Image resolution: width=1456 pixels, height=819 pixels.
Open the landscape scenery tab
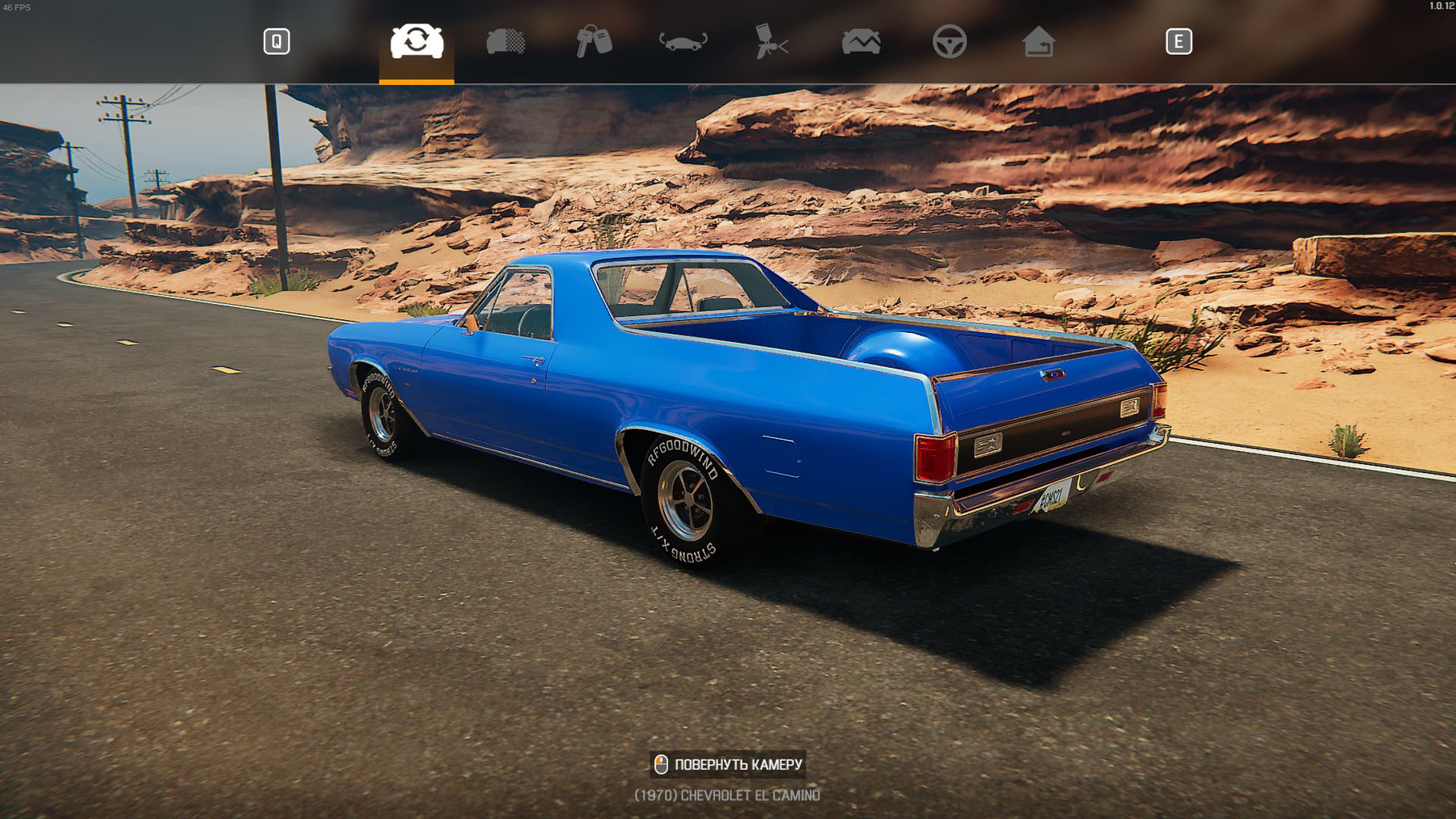pyautogui.click(x=861, y=41)
